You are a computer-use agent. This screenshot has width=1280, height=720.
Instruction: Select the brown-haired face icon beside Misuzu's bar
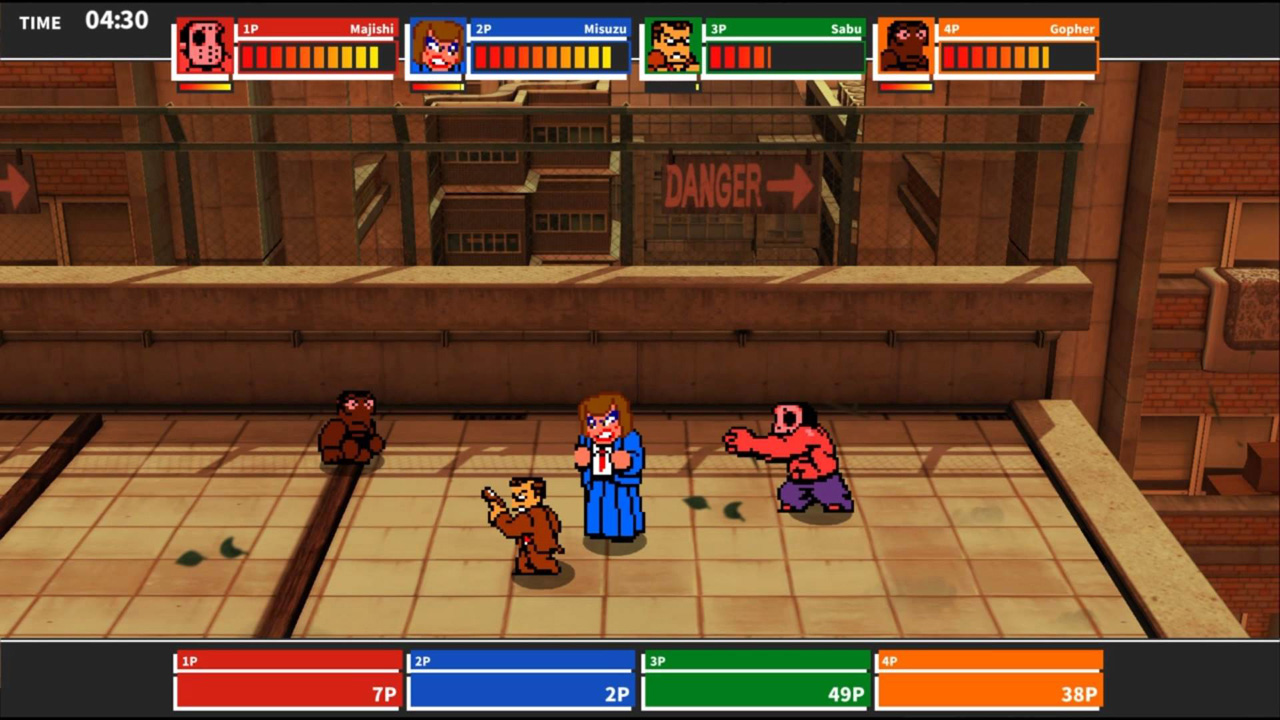point(437,45)
